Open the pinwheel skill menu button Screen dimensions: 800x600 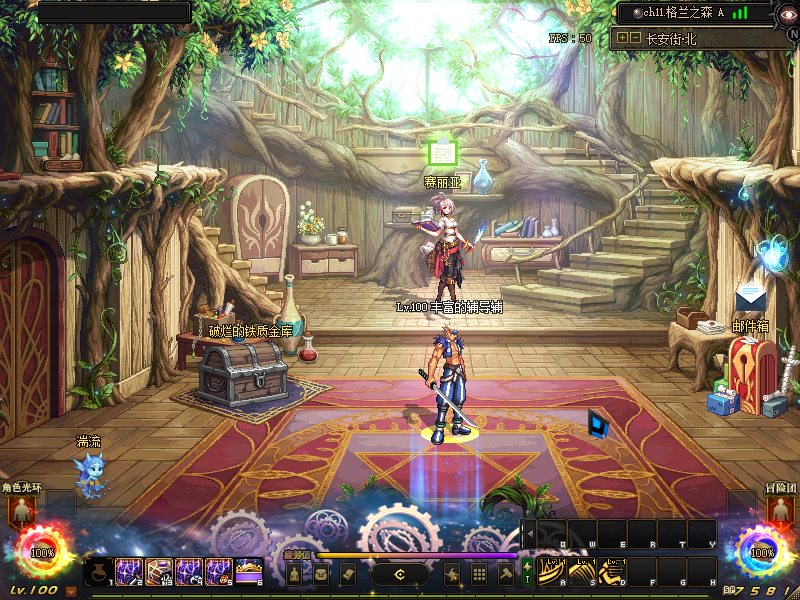[x=453, y=574]
